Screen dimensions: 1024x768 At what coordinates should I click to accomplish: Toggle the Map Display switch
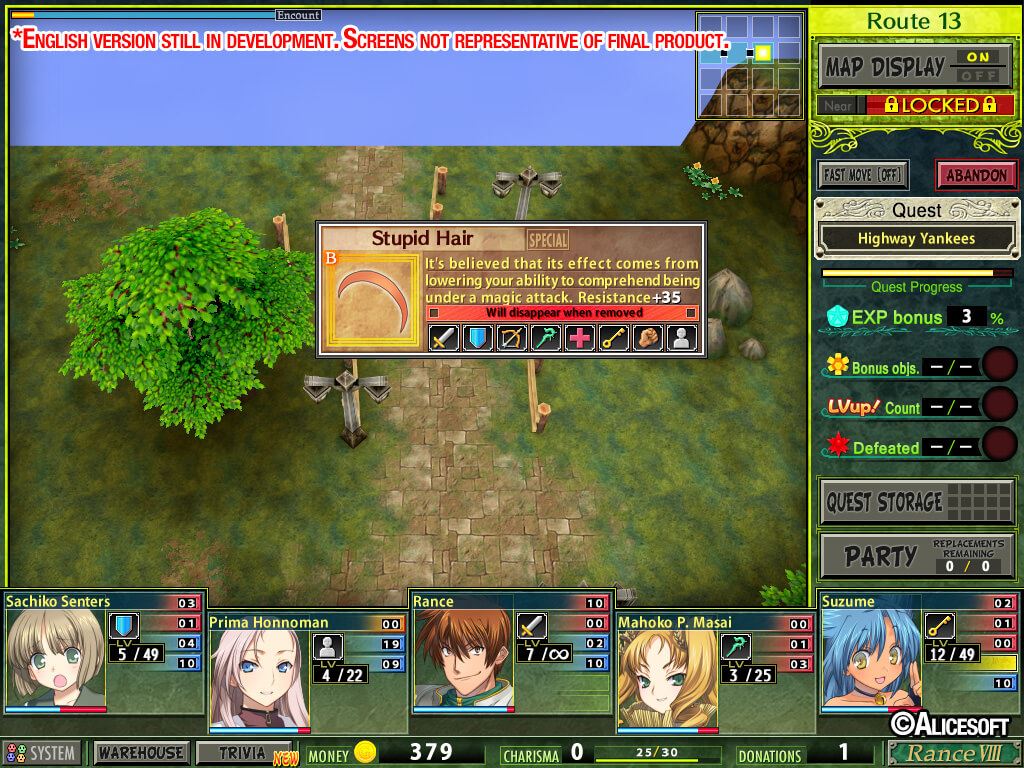978,67
